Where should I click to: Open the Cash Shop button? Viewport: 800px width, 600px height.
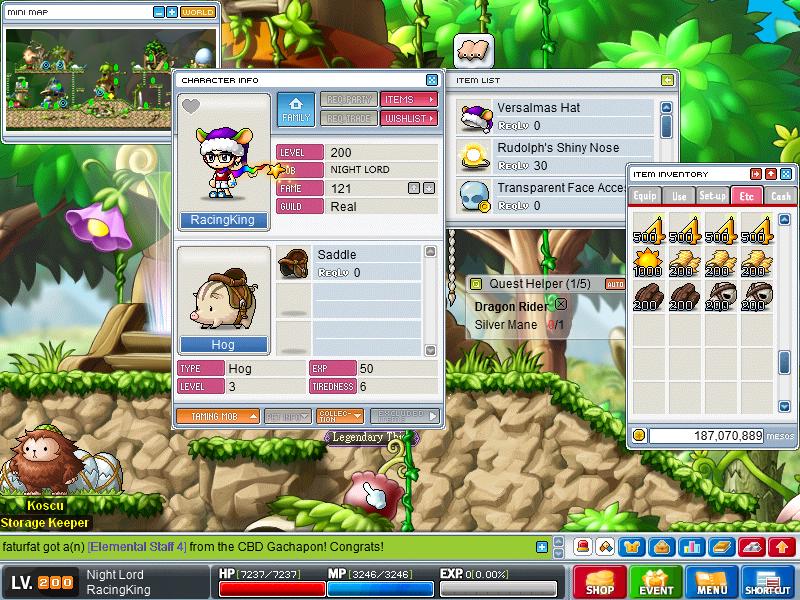(x=600, y=581)
